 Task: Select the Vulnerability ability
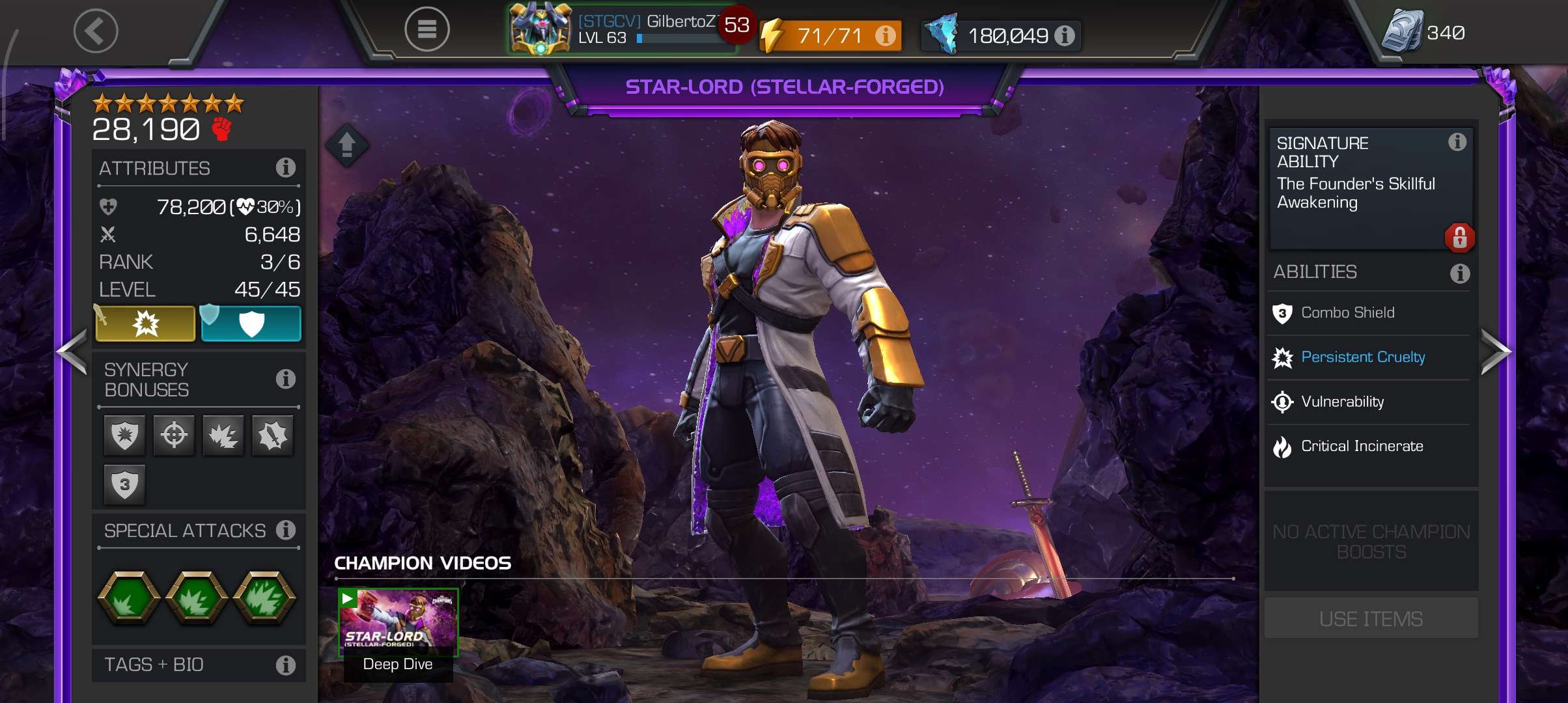click(x=1342, y=402)
